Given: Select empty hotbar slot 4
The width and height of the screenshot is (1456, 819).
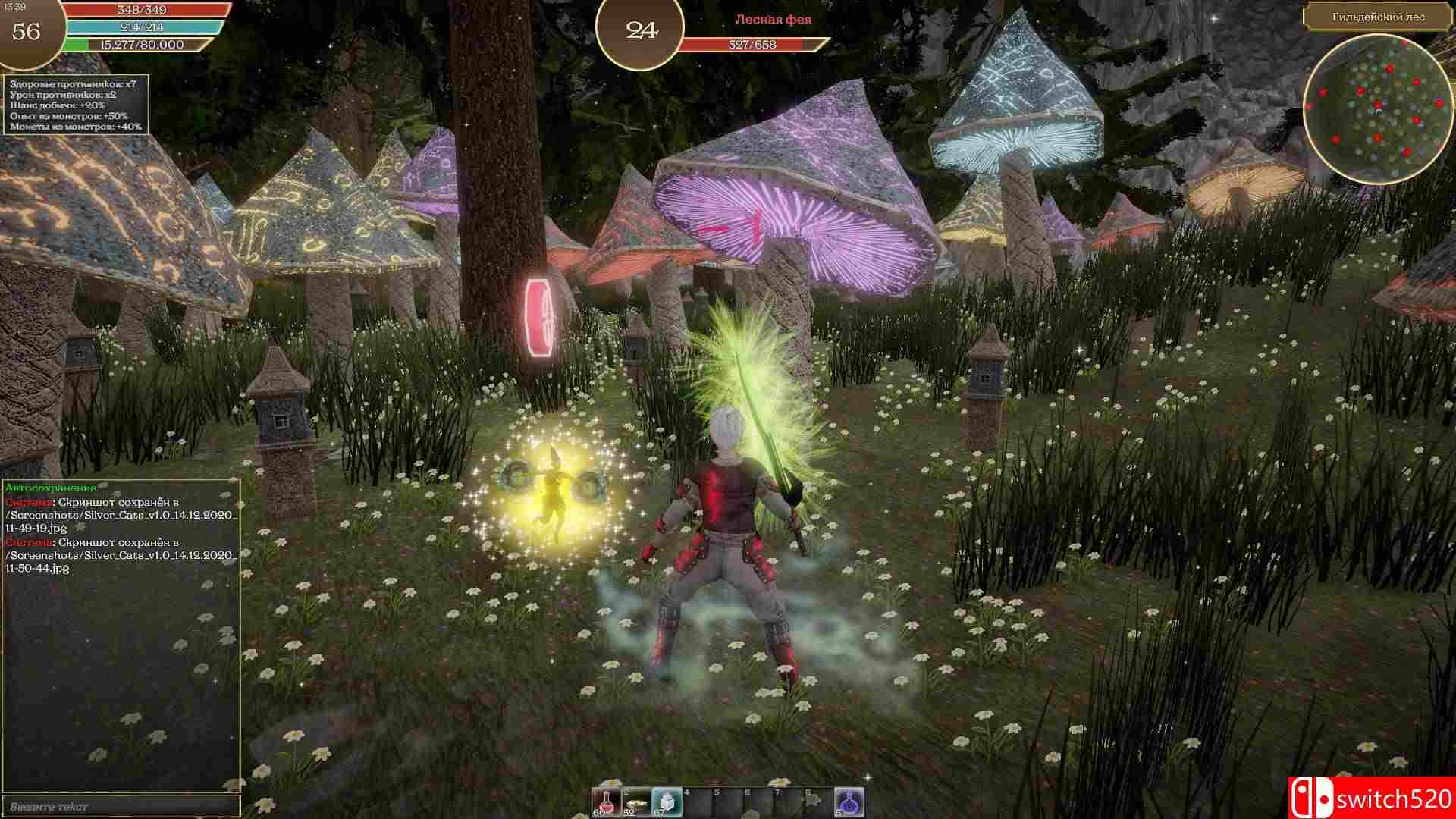Looking at the screenshot, I should pyautogui.click(x=697, y=802).
